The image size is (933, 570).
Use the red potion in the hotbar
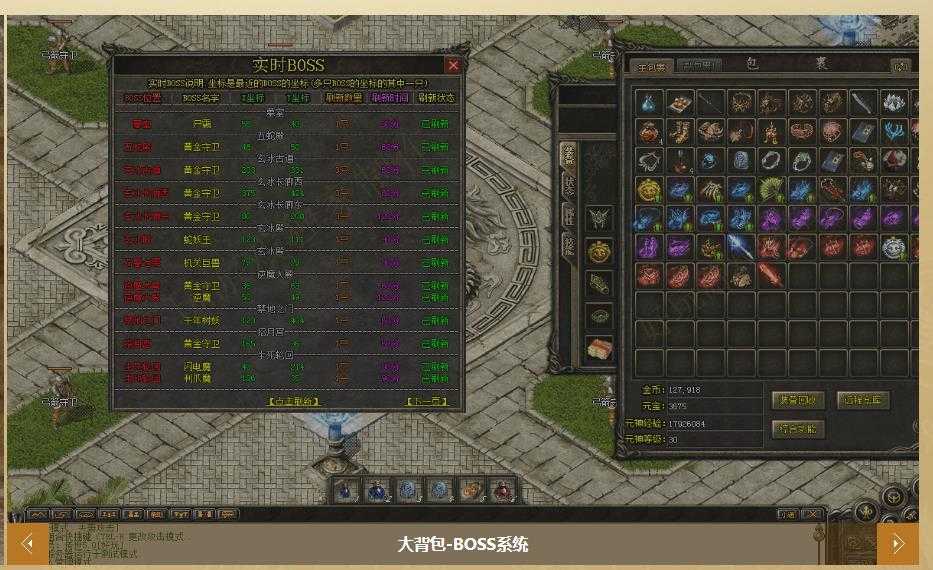click(x=503, y=490)
